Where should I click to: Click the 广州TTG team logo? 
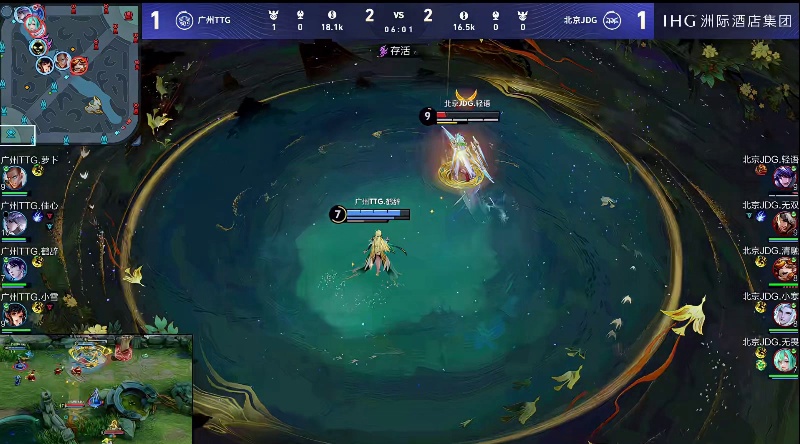(x=184, y=20)
